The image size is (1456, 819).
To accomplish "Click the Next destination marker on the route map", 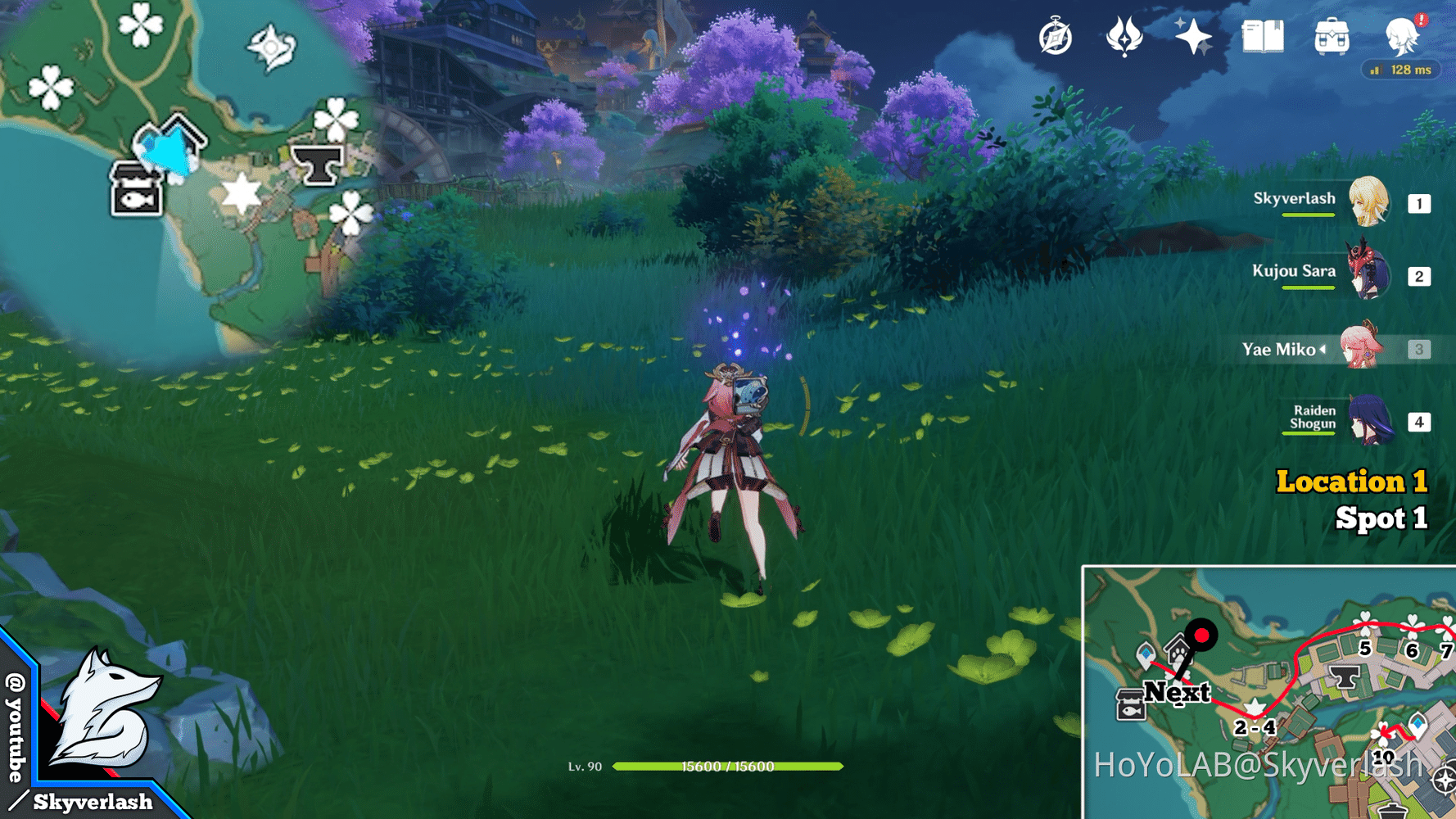I will pos(1201,635).
